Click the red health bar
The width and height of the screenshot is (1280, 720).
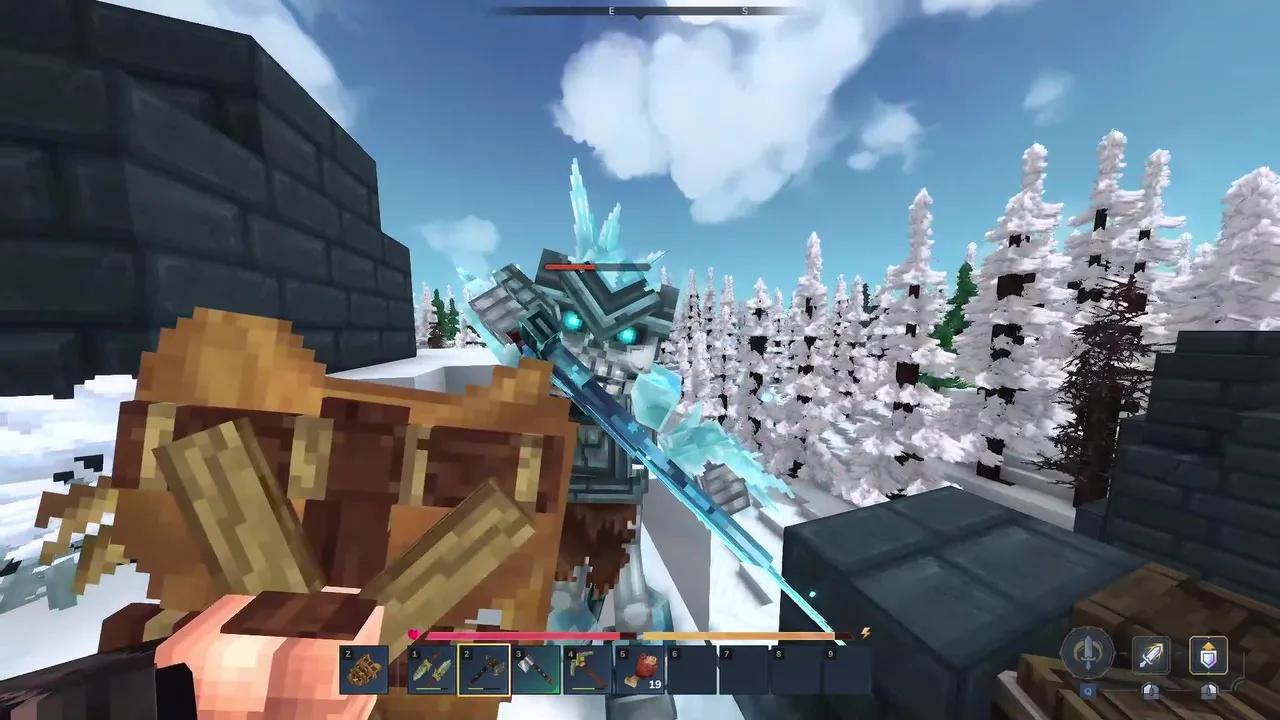[521, 636]
